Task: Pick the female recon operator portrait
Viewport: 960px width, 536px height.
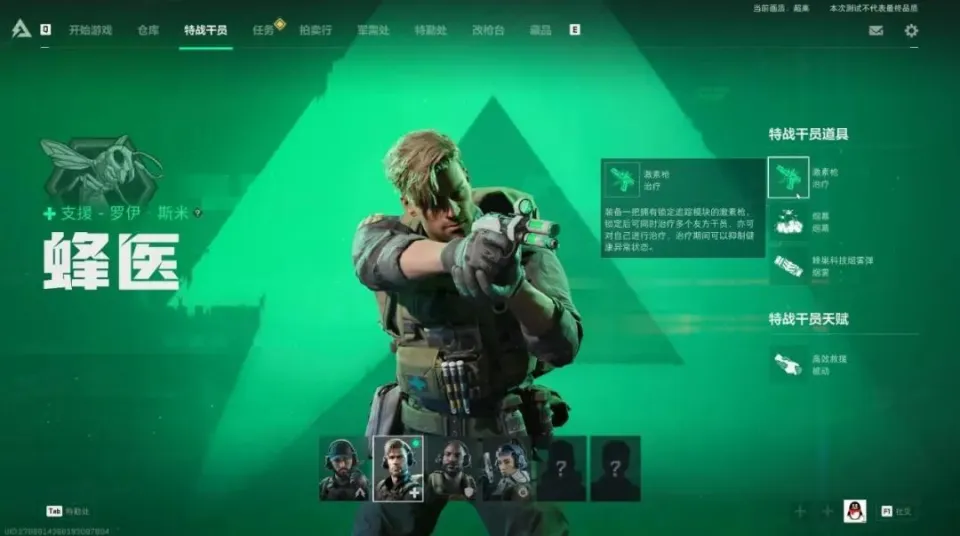Action: [506, 468]
